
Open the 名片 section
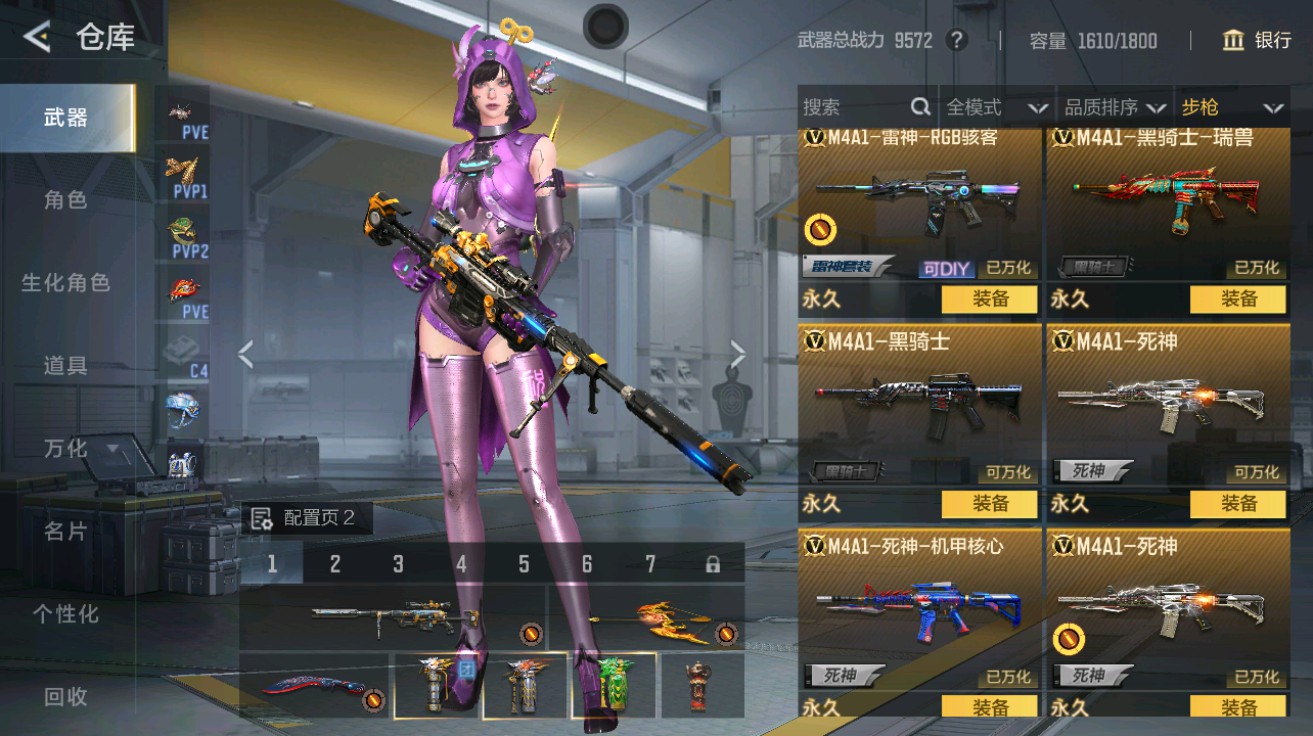(x=66, y=532)
